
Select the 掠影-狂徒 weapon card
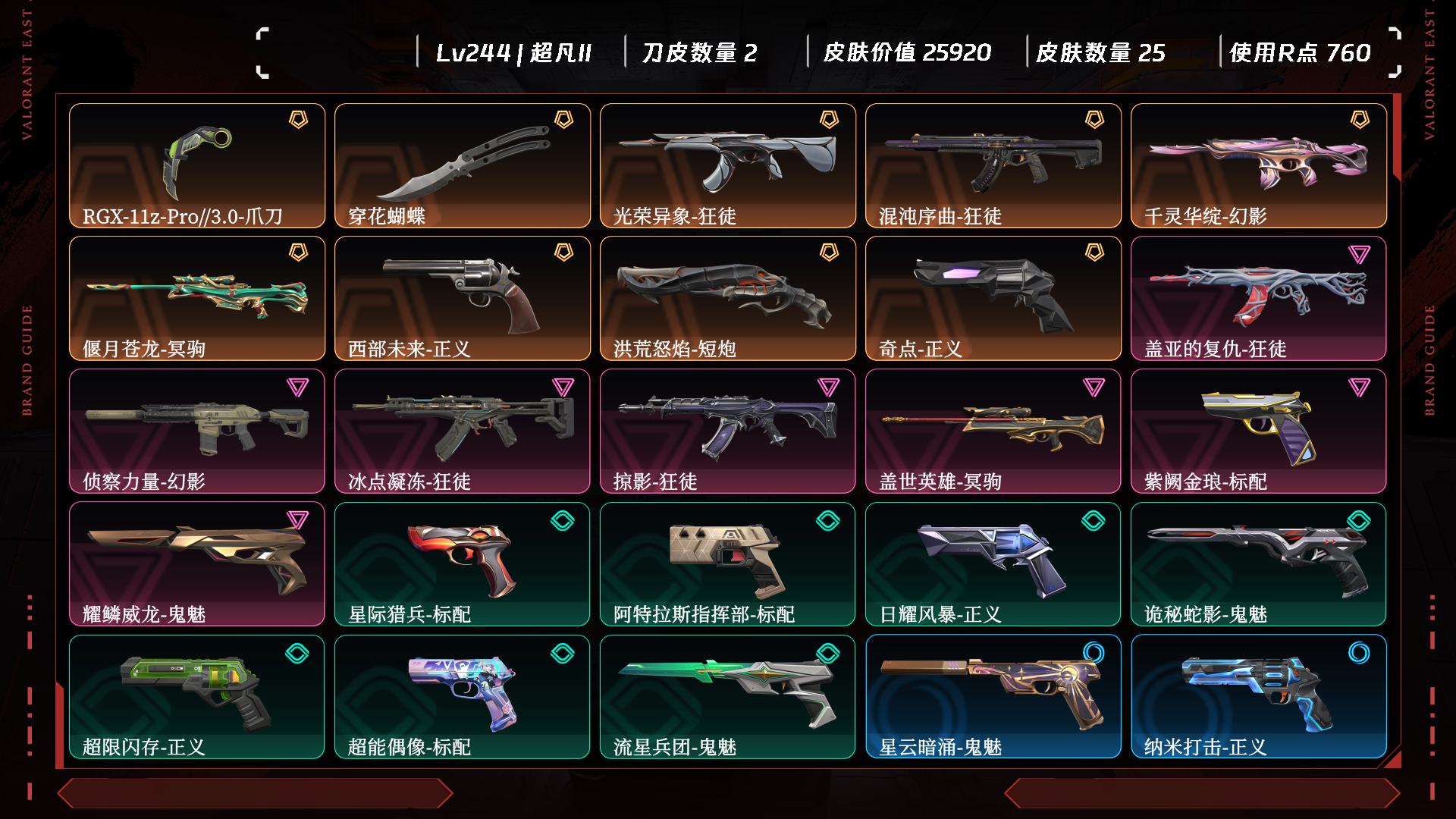pos(728,431)
